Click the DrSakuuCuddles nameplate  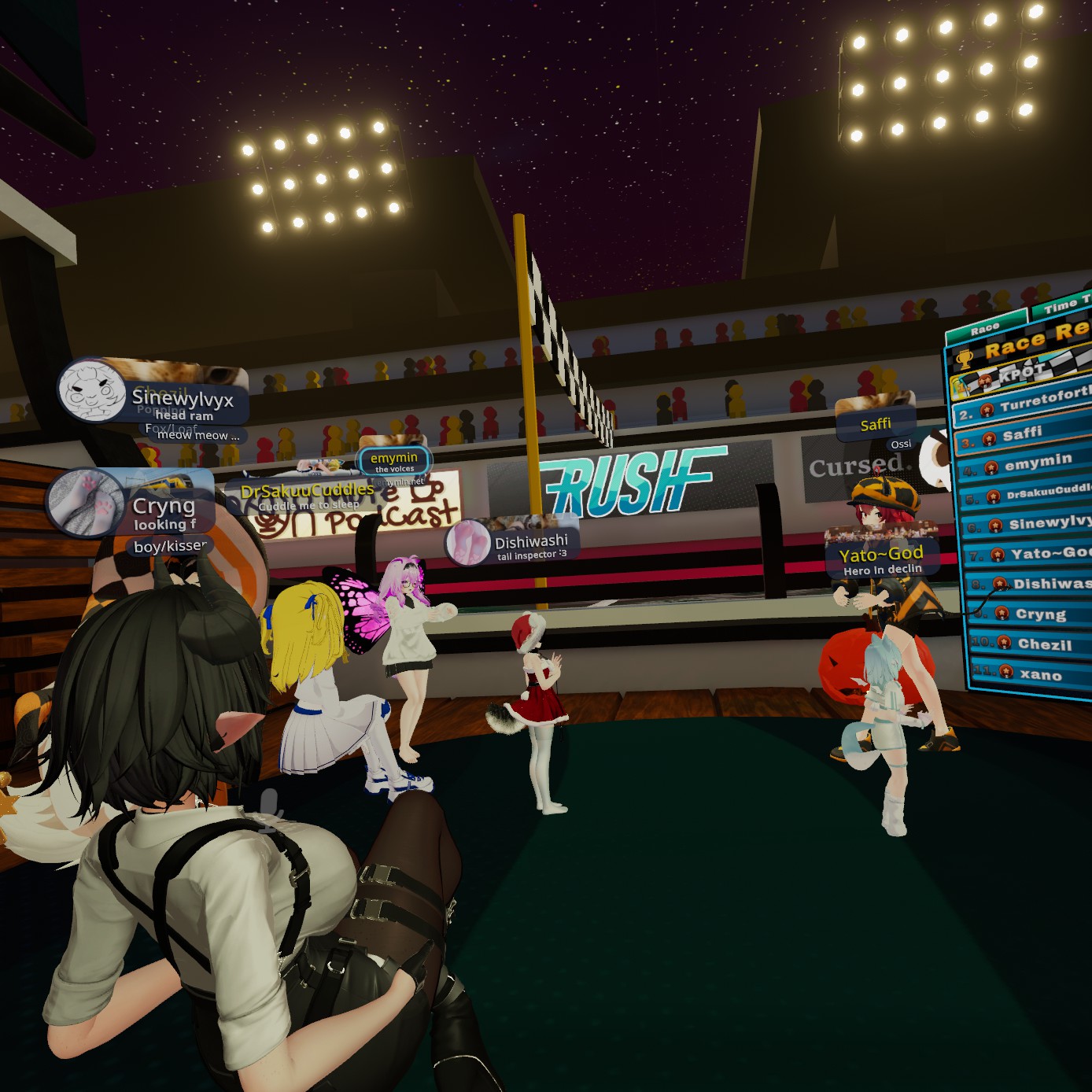[x=307, y=492]
